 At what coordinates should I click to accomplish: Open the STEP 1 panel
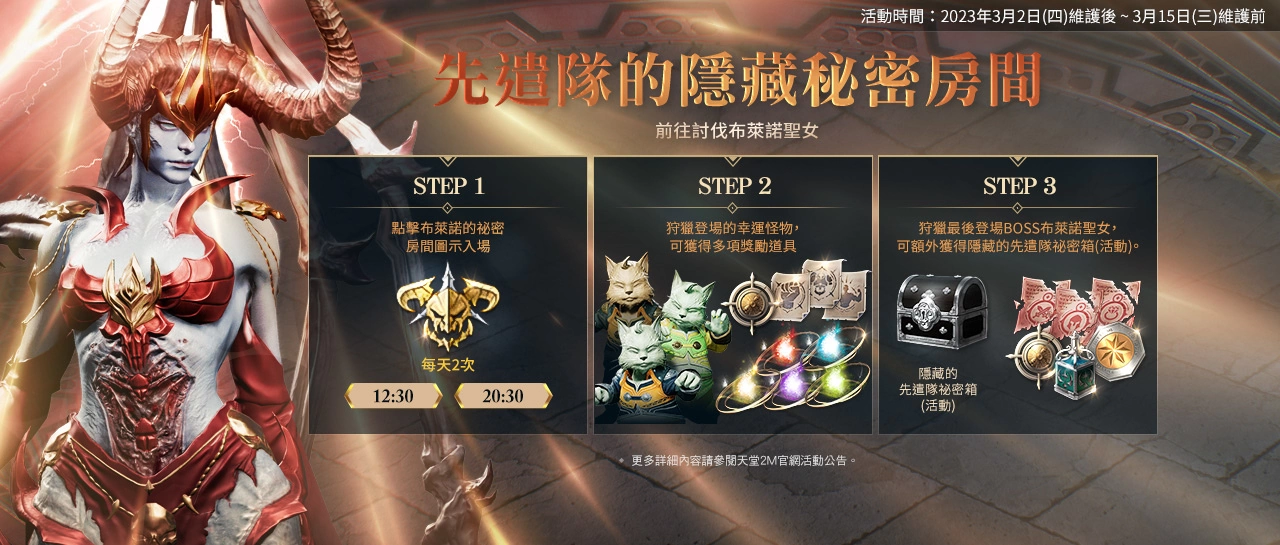coord(448,186)
